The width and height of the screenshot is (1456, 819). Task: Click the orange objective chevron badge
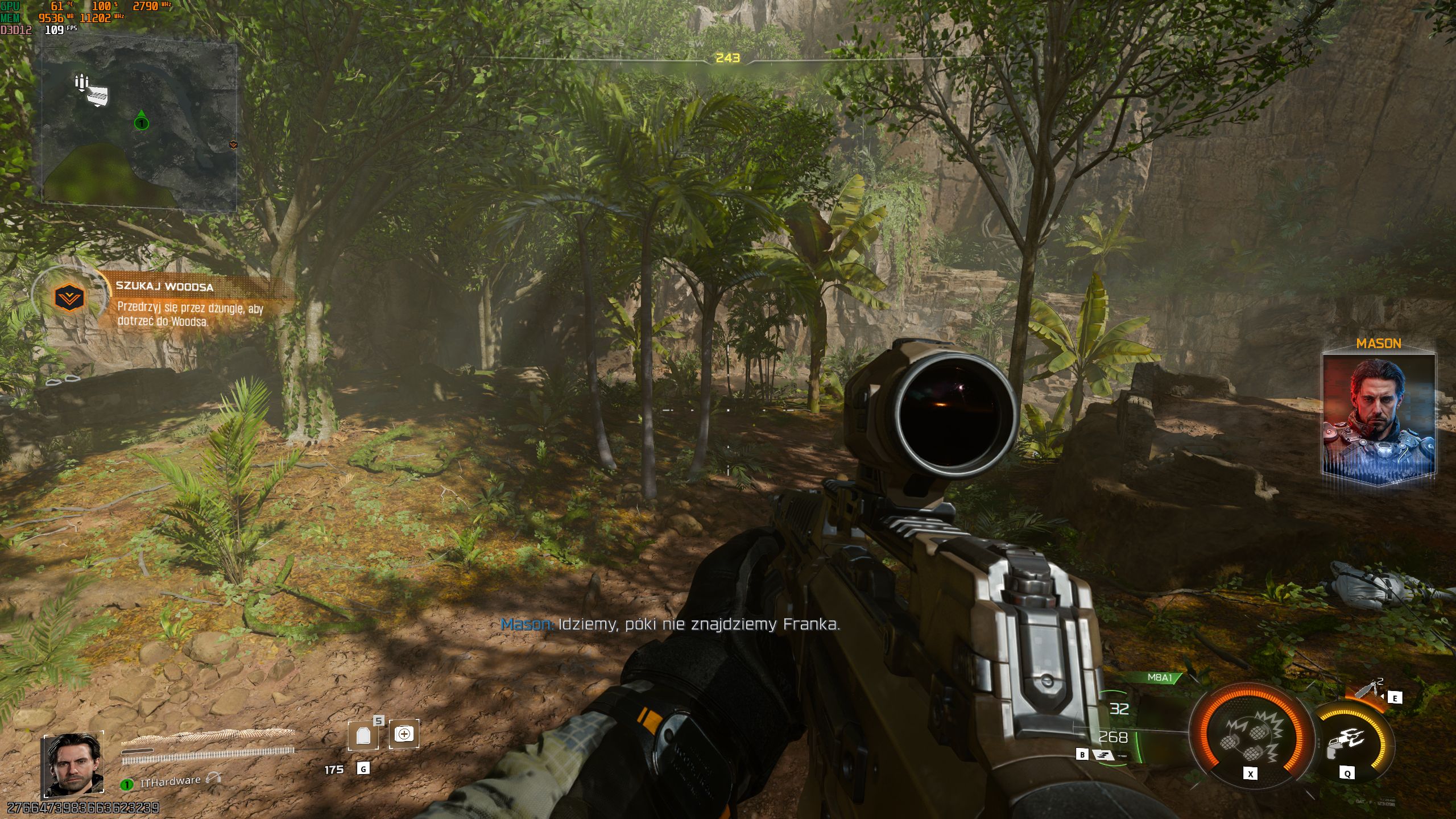pos(69,297)
